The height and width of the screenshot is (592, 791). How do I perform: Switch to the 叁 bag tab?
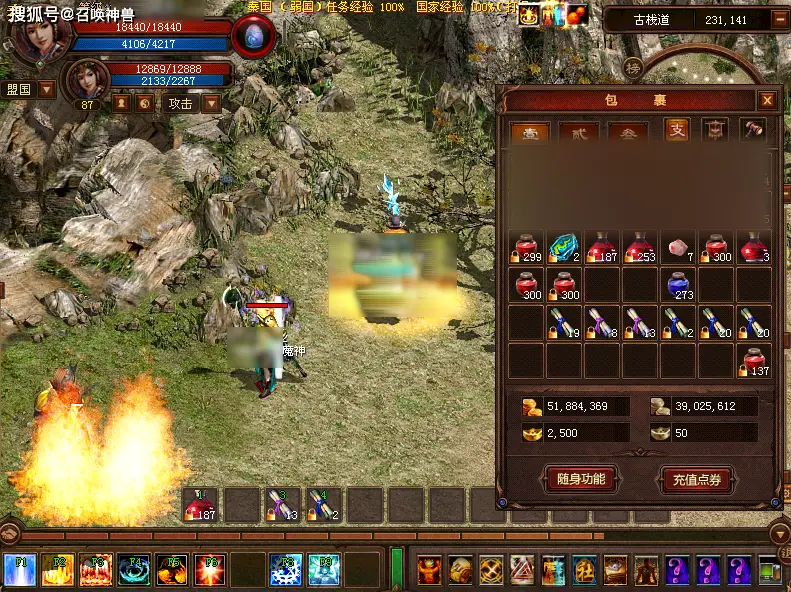click(628, 131)
